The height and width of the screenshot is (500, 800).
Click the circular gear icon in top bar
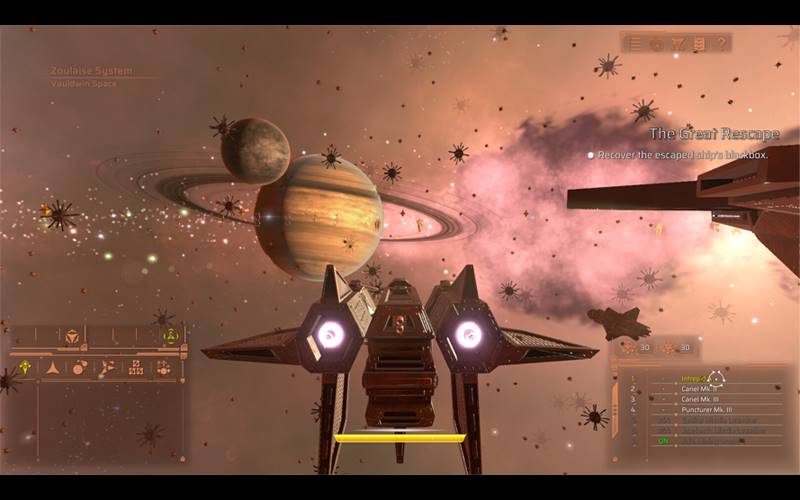pyautogui.click(x=657, y=43)
